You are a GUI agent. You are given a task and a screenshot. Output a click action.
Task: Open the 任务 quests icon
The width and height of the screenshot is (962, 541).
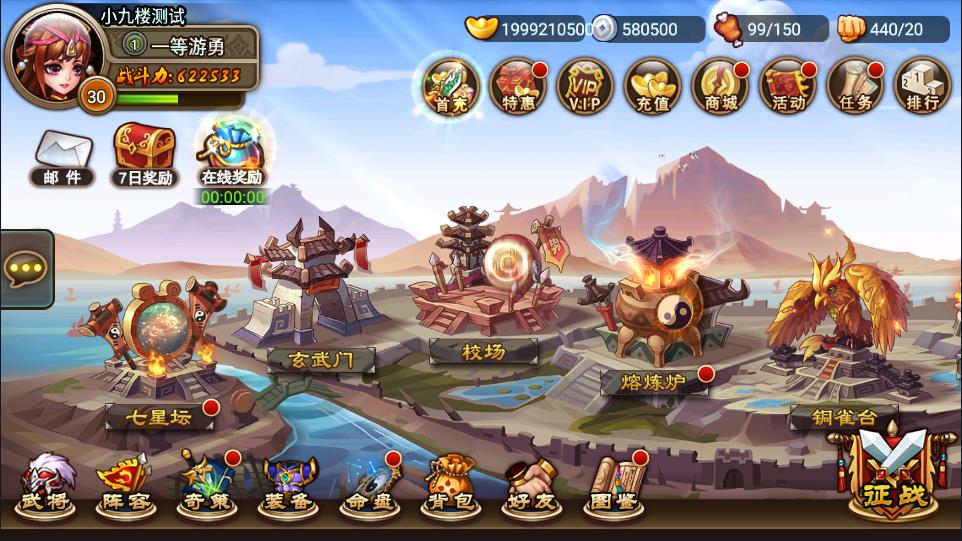(x=855, y=85)
